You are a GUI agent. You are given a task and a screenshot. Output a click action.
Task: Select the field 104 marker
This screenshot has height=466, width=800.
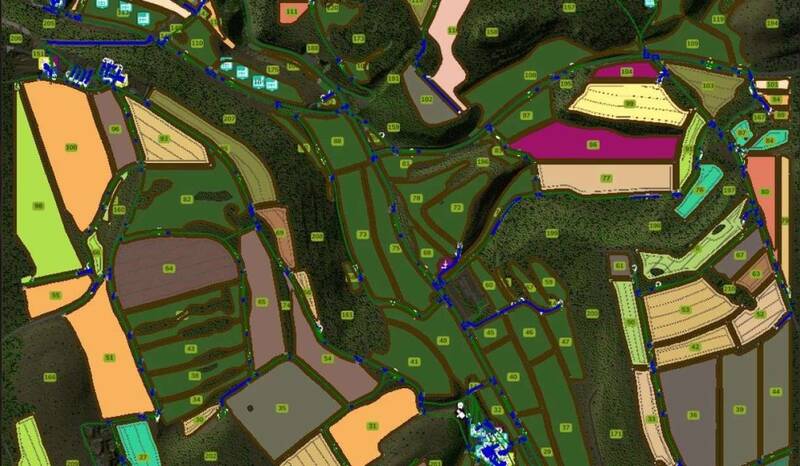point(627,72)
